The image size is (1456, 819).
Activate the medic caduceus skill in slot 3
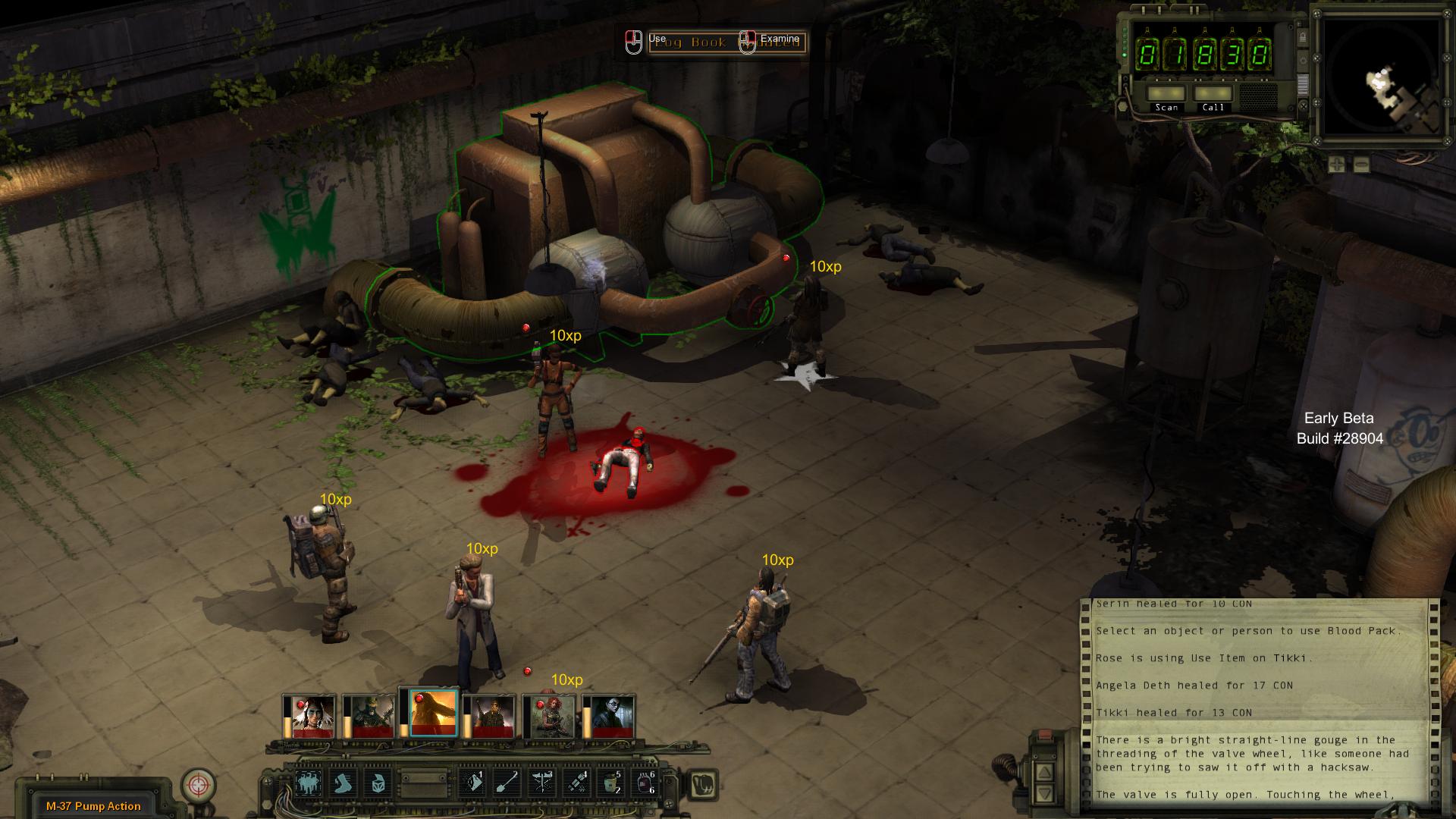[541, 783]
